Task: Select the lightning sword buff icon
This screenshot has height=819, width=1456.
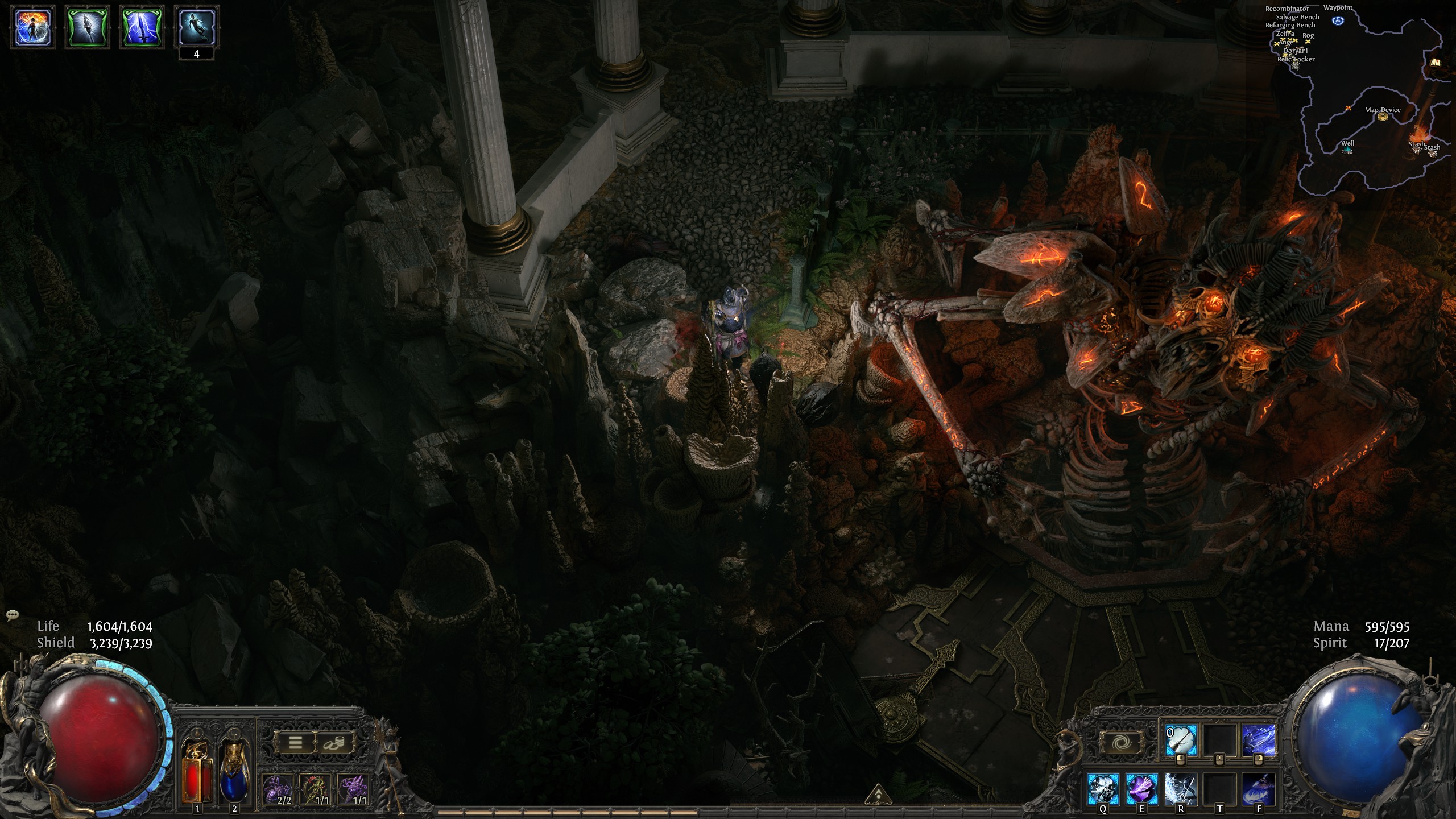Action: click(x=142, y=27)
